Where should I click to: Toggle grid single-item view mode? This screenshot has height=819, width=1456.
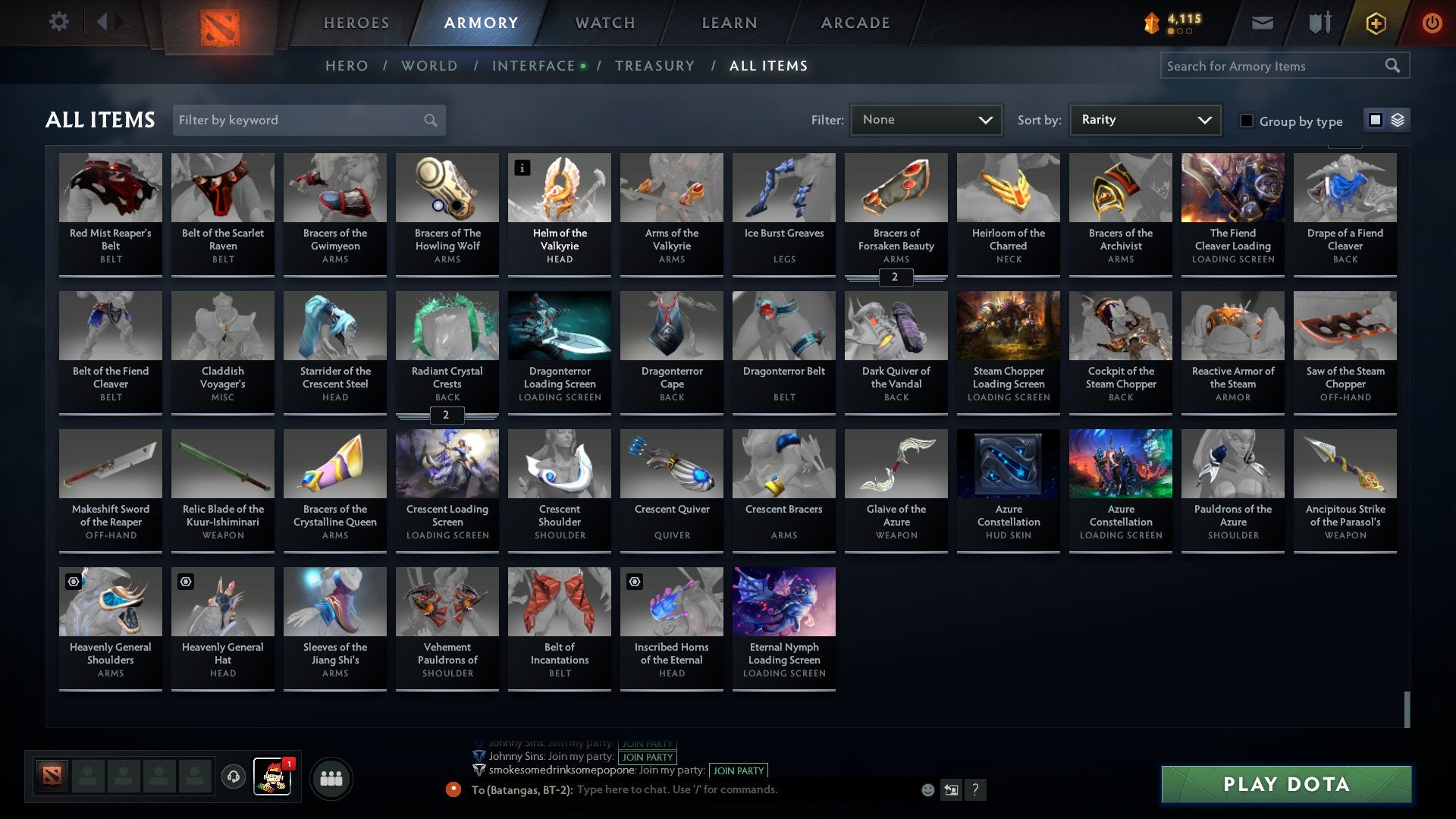[x=1376, y=119]
